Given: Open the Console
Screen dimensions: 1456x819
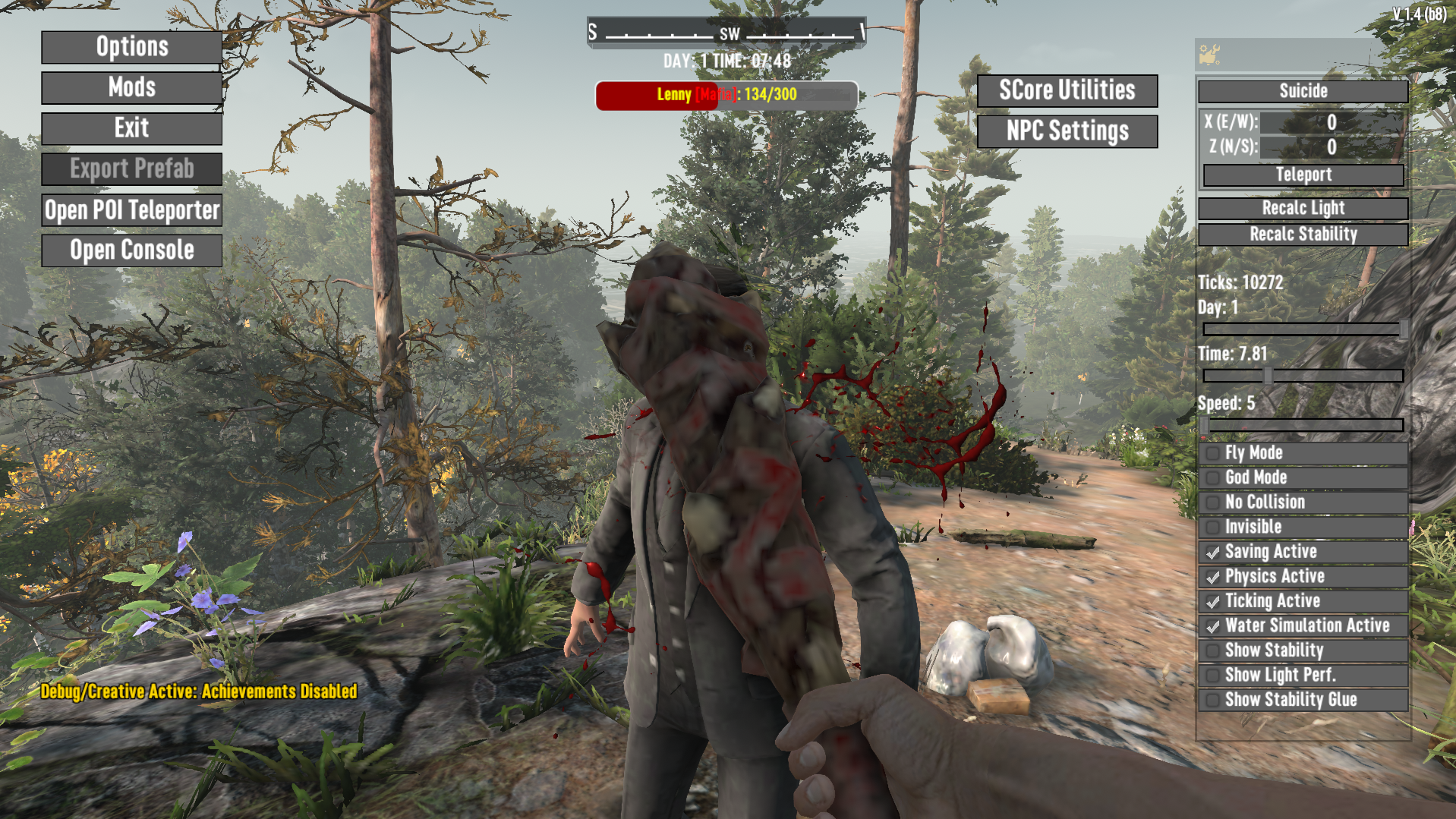Looking at the screenshot, I should pyautogui.click(x=131, y=250).
